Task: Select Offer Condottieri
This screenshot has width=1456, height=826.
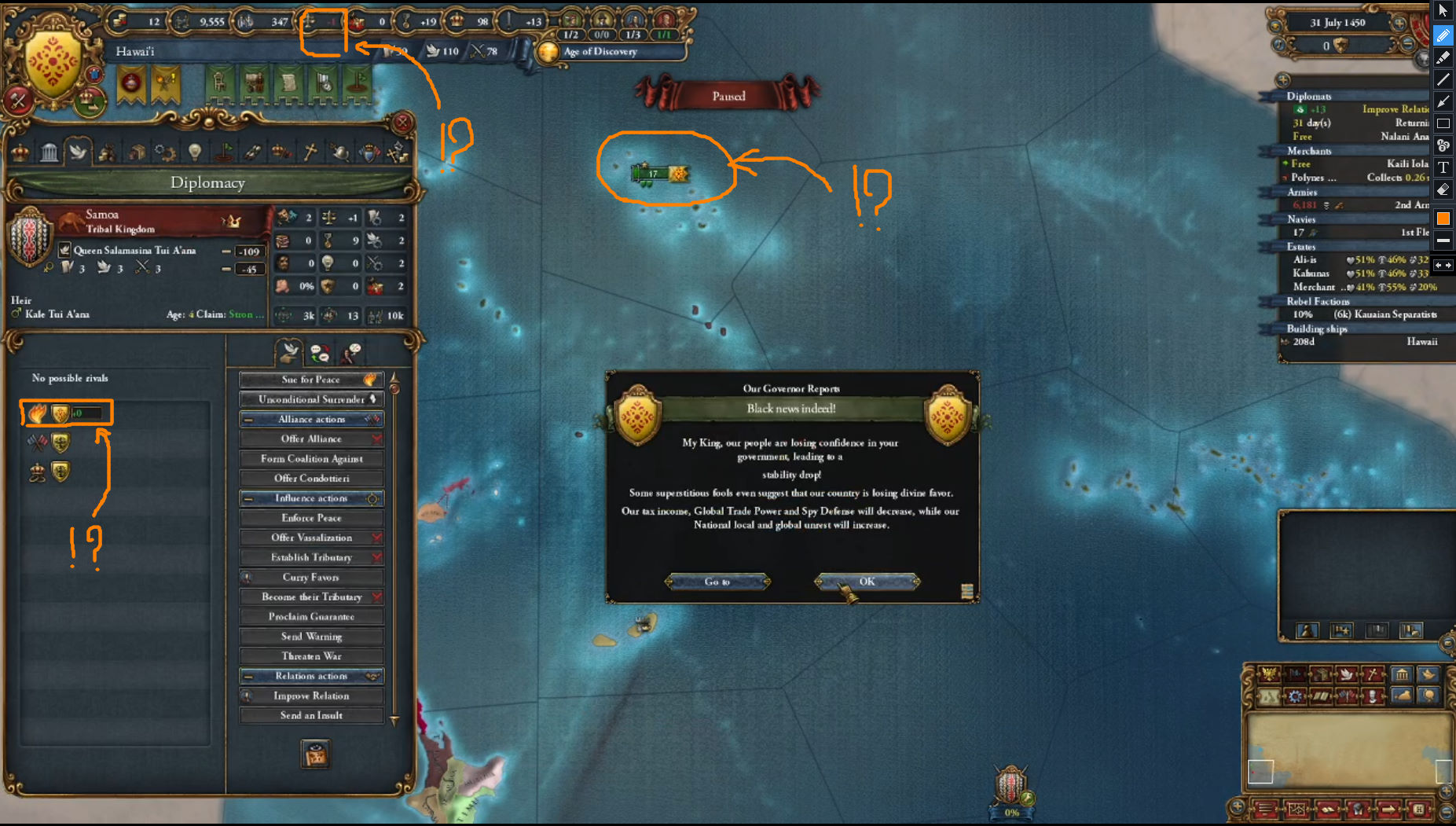Action: coord(311,479)
